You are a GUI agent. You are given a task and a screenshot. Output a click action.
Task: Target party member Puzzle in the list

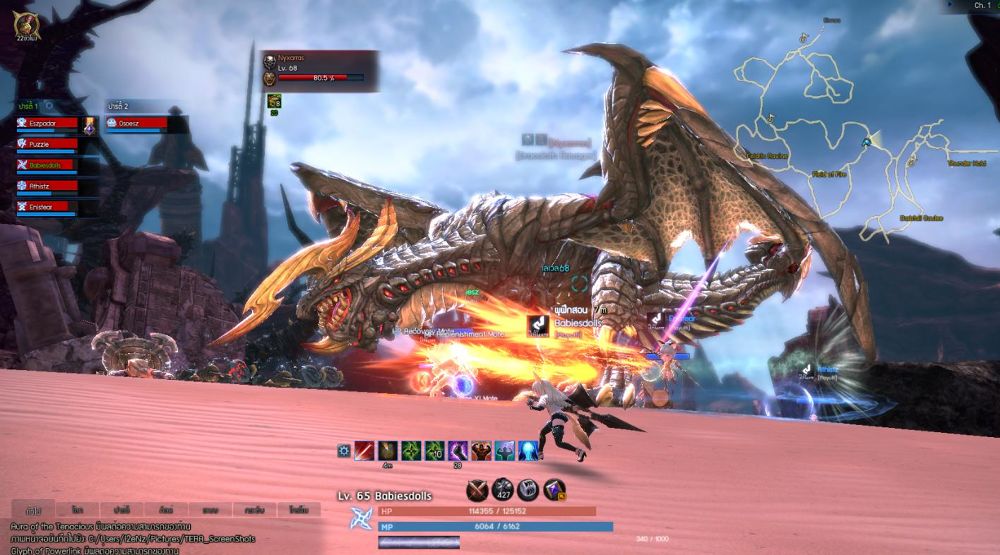click(48, 144)
